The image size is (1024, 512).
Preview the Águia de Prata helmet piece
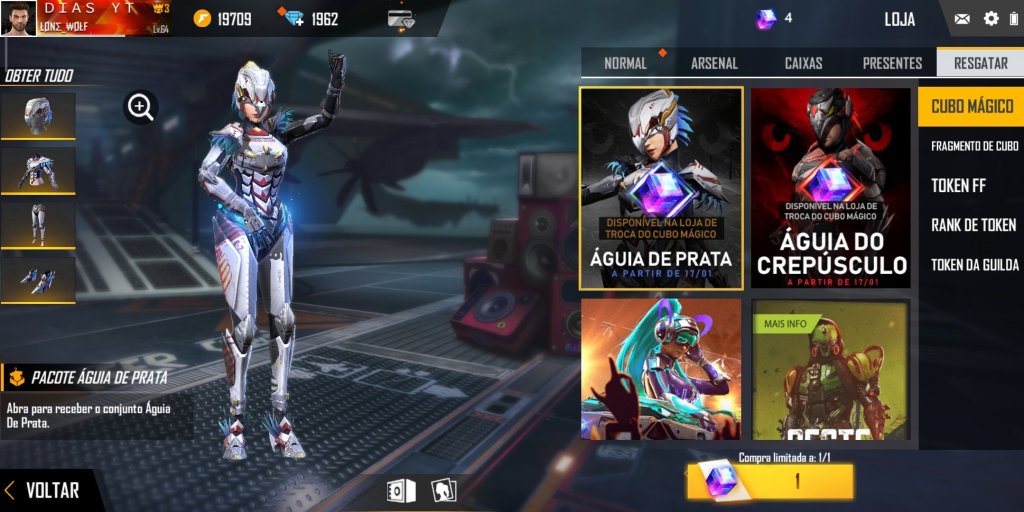coord(38,115)
